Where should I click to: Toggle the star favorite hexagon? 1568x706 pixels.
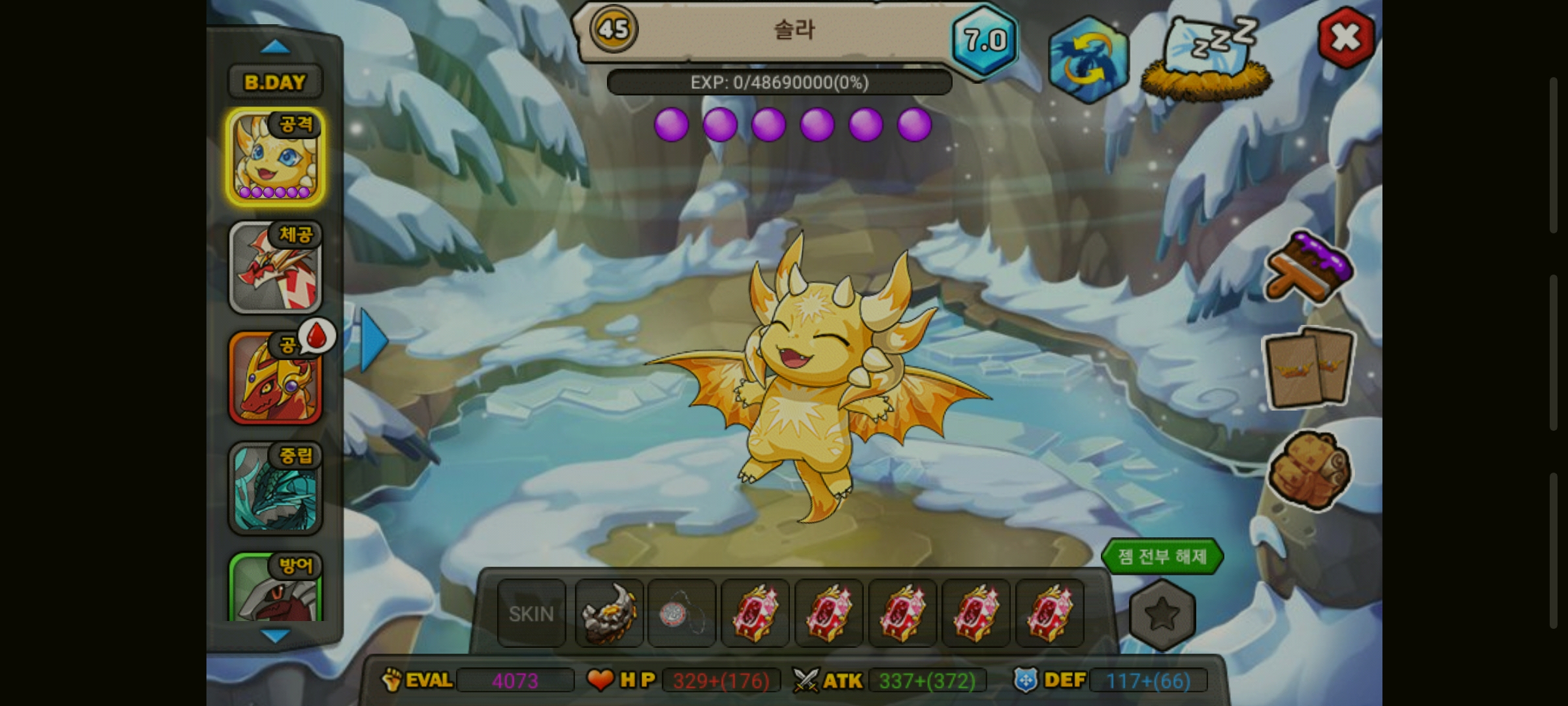[1162, 614]
